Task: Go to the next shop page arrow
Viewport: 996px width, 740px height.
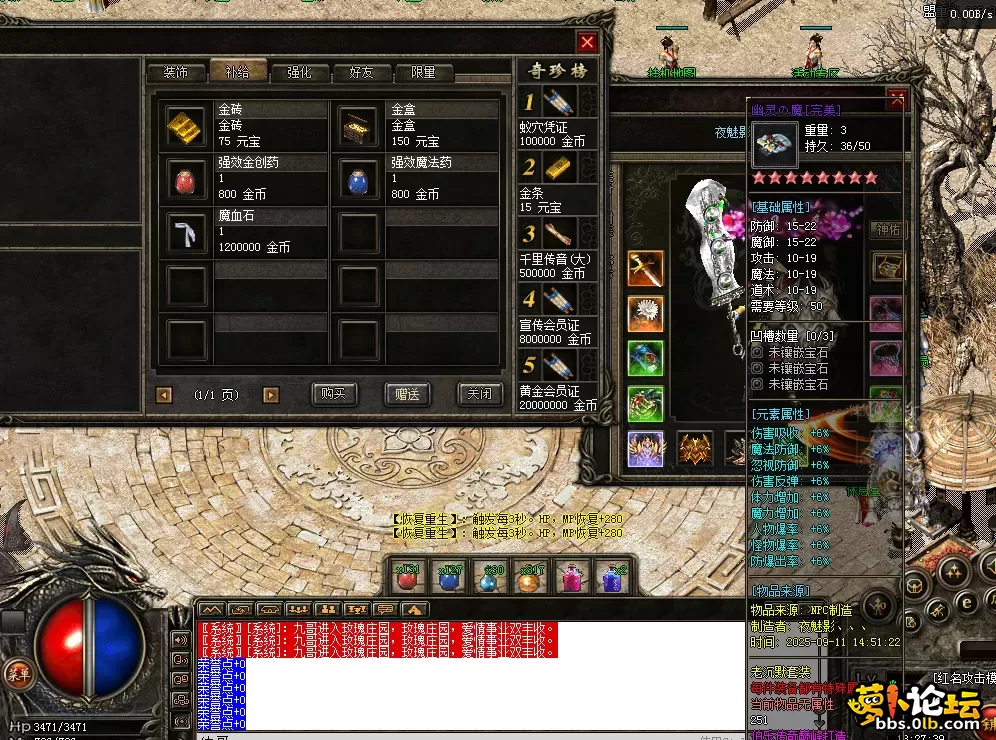Action: coord(270,395)
